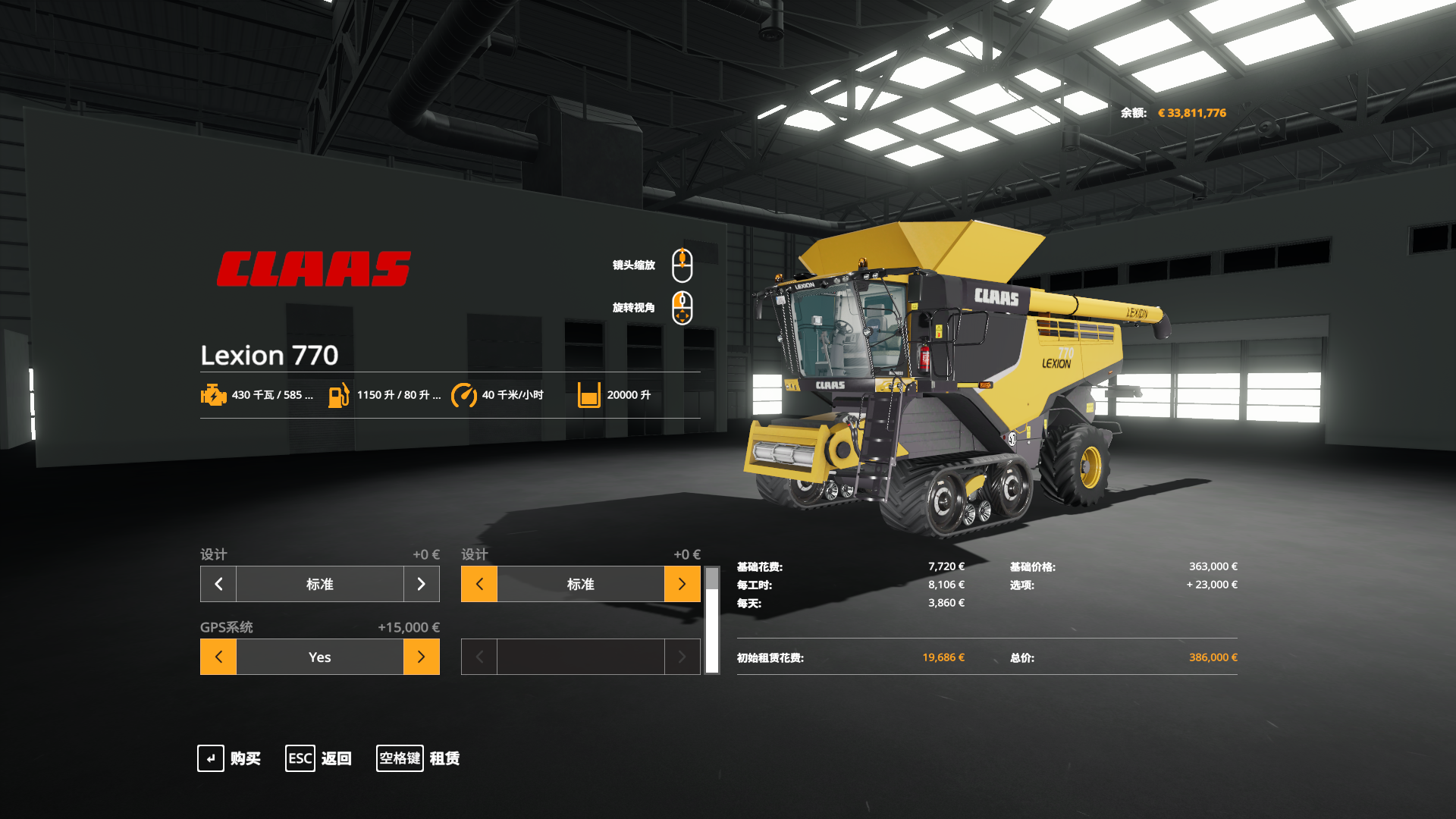Click right arrow of the orange-highlighted 设计 selector
The height and width of the screenshot is (819, 1456).
click(682, 584)
